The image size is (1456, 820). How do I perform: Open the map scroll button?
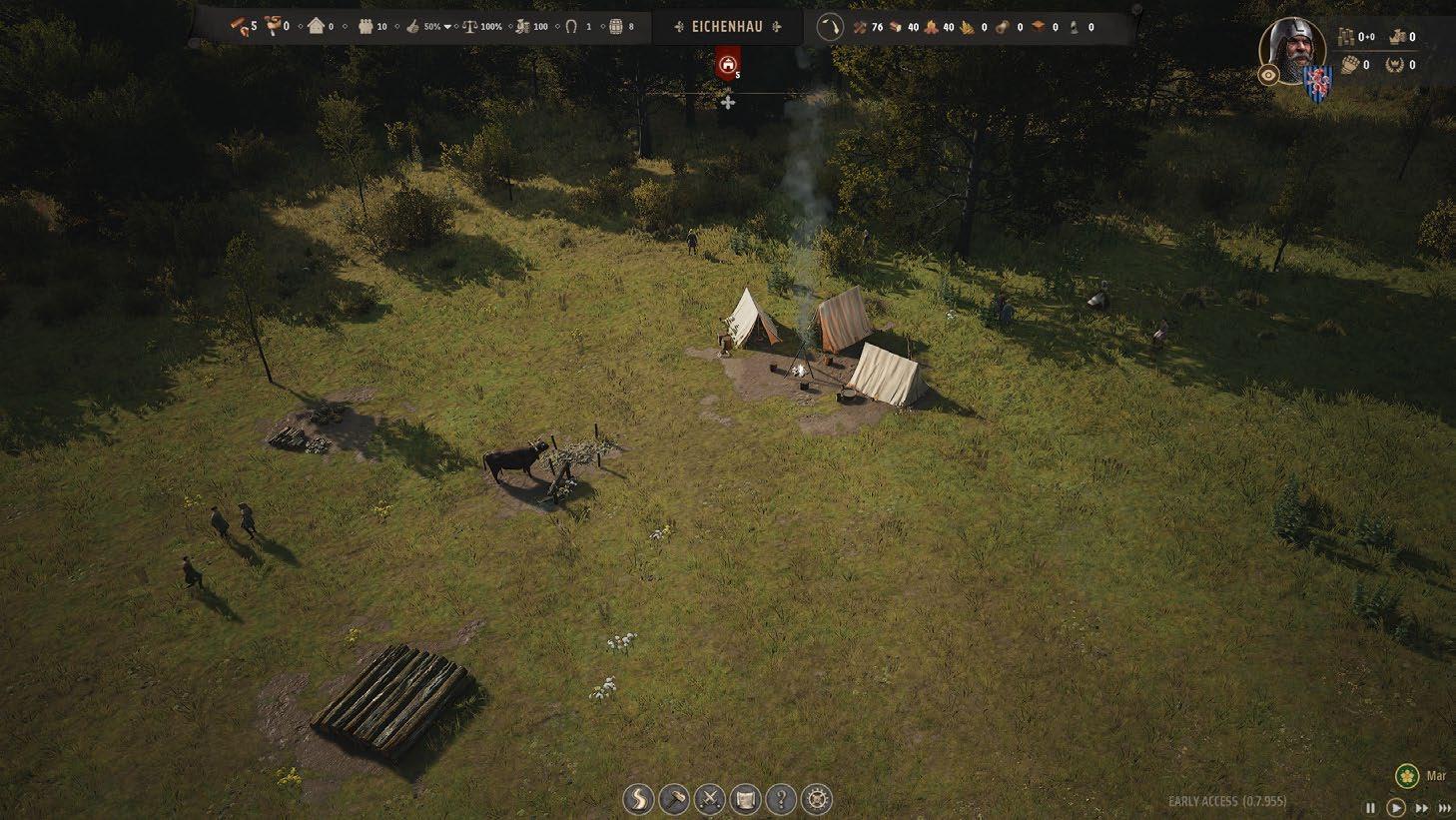[x=746, y=799]
